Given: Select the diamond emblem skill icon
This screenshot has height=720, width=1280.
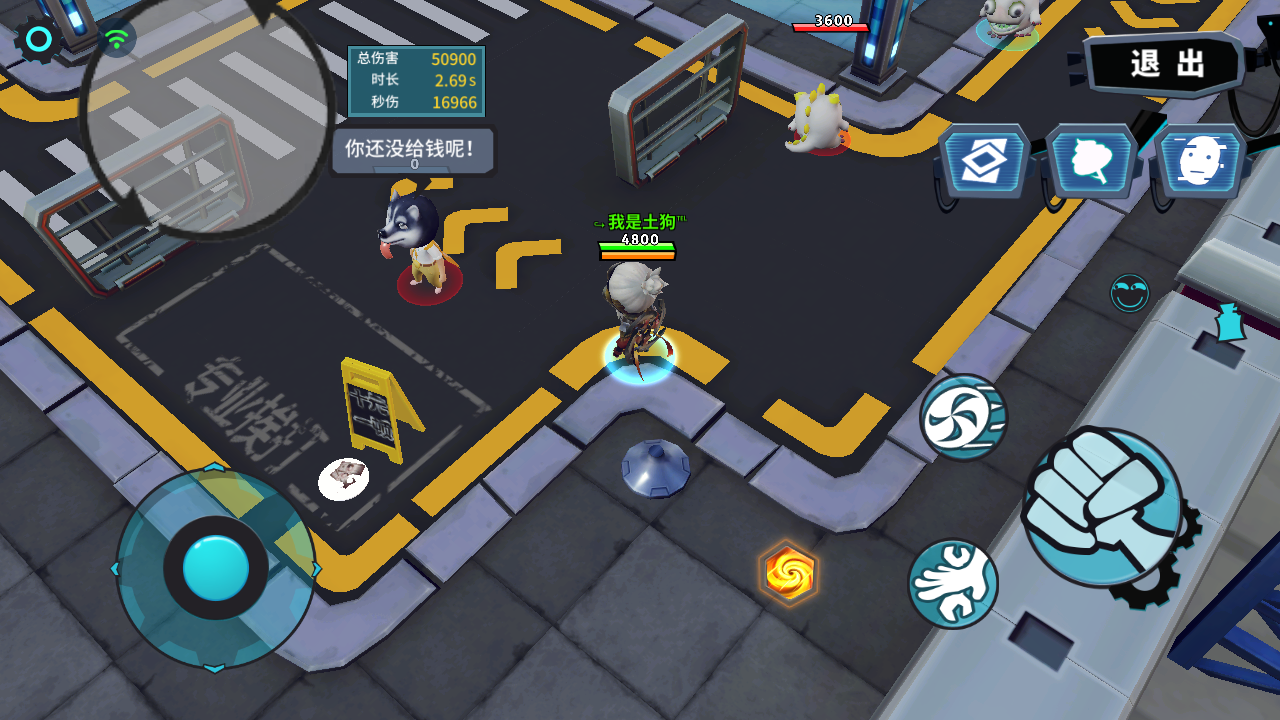Looking at the screenshot, I should pyautogui.click(x=983, y=160).
